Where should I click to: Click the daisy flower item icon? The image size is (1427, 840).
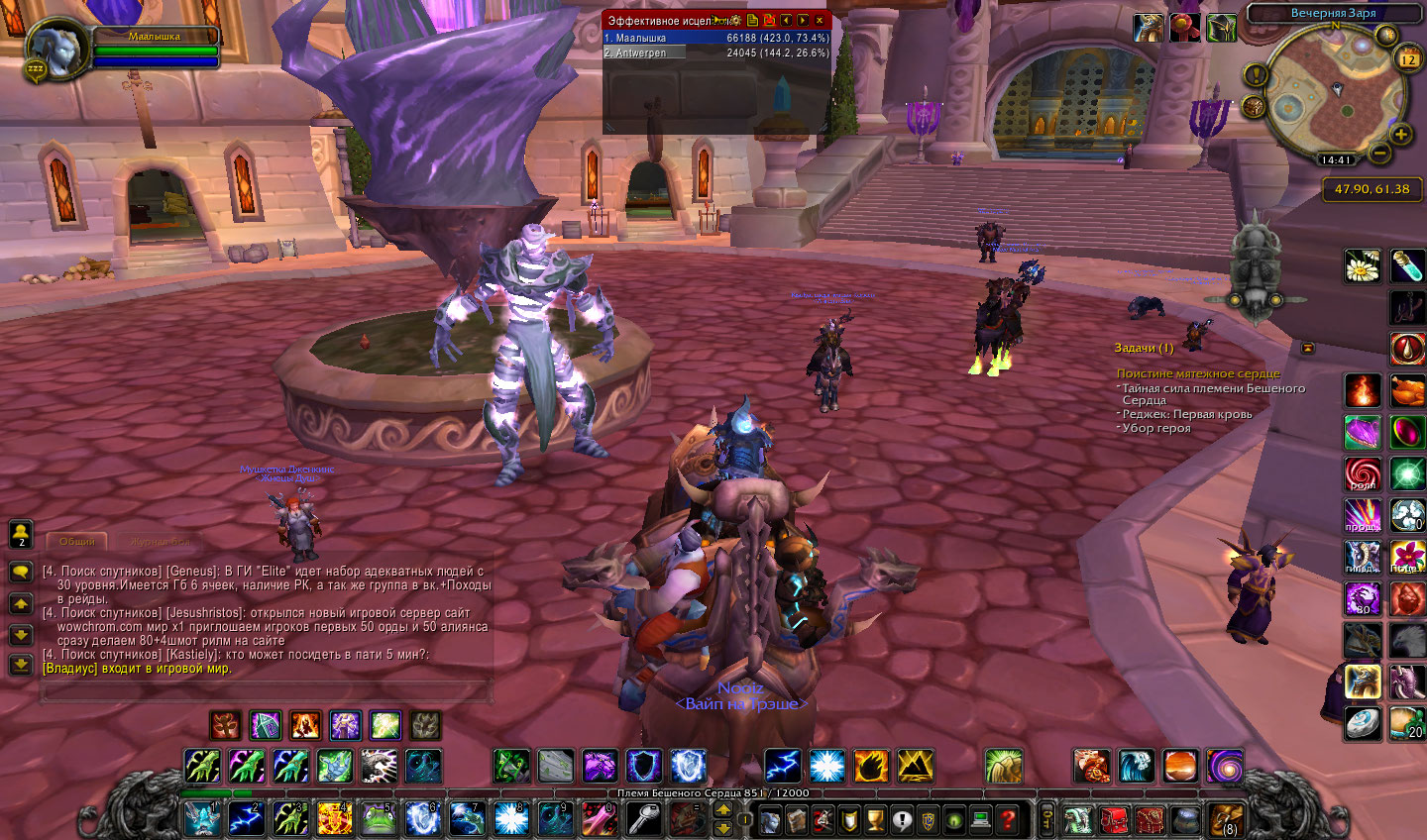1363,265
